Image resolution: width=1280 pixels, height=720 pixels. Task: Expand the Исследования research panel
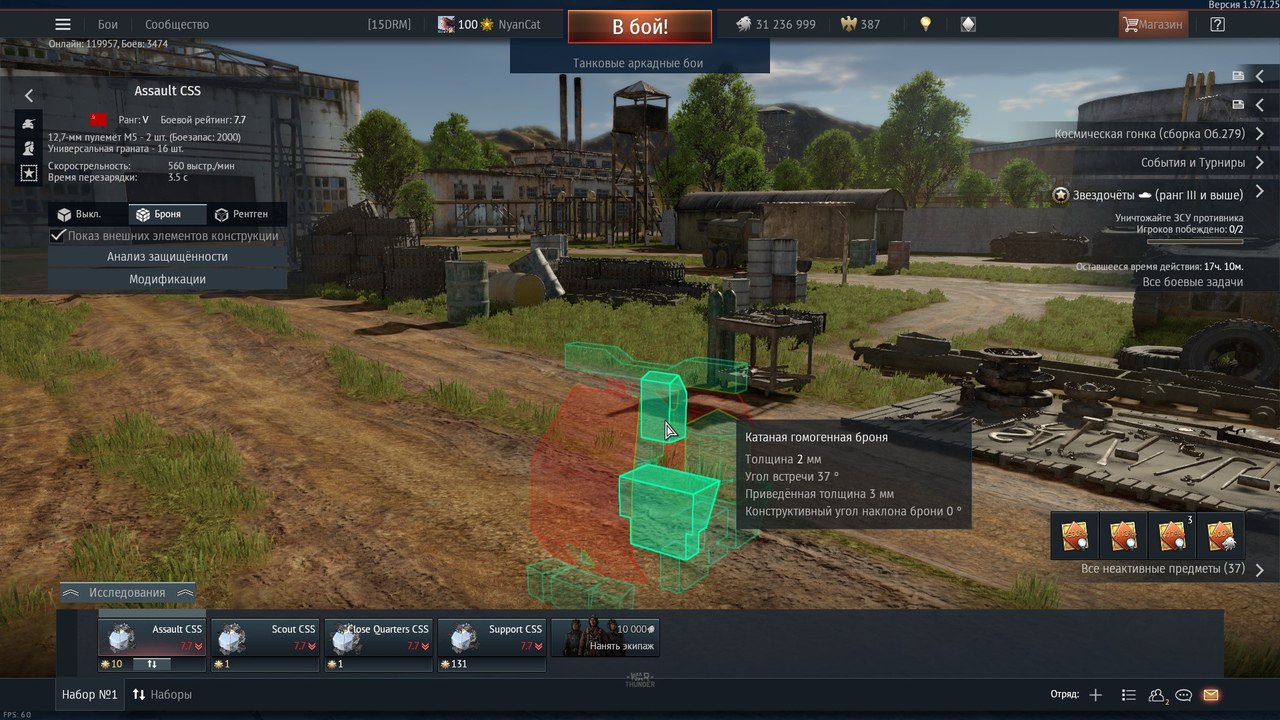(x=127, y=592)
